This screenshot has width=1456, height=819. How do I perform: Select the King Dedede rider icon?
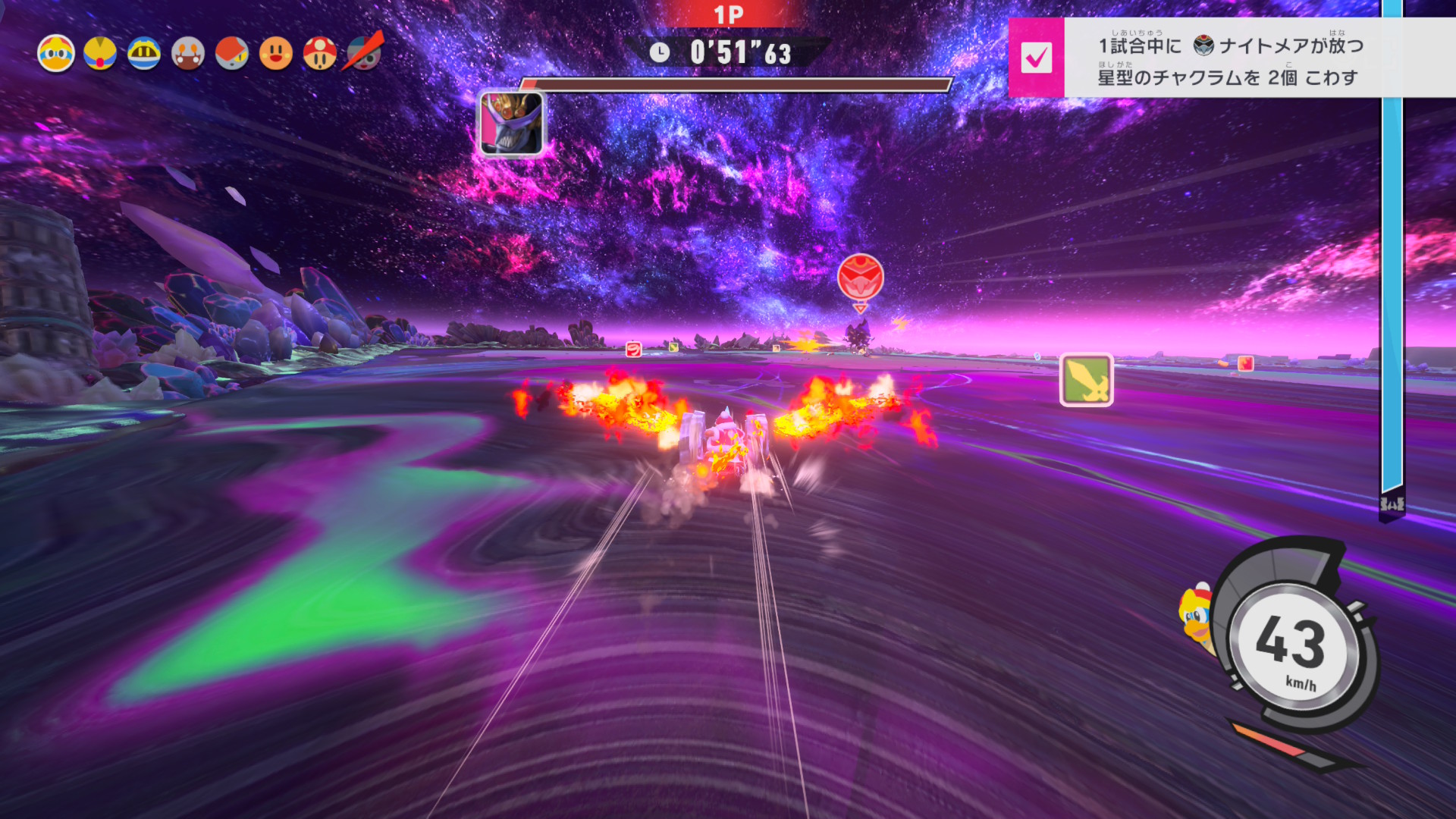tap(56, 54)
